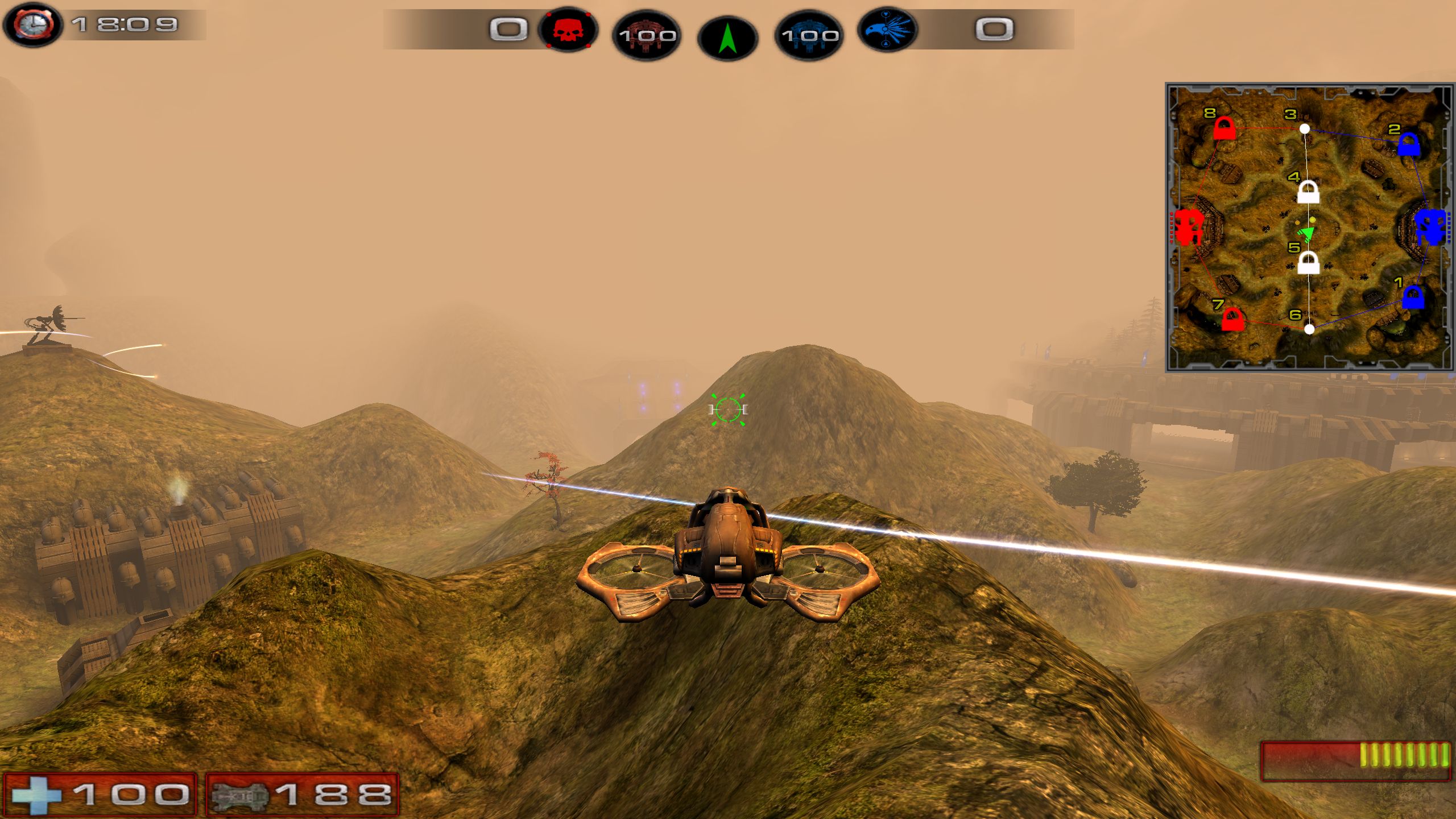Image resolution: width=1456 pixels, height=819 pixels.
Task: Click the match clock icon
Action: coord(32,25)
